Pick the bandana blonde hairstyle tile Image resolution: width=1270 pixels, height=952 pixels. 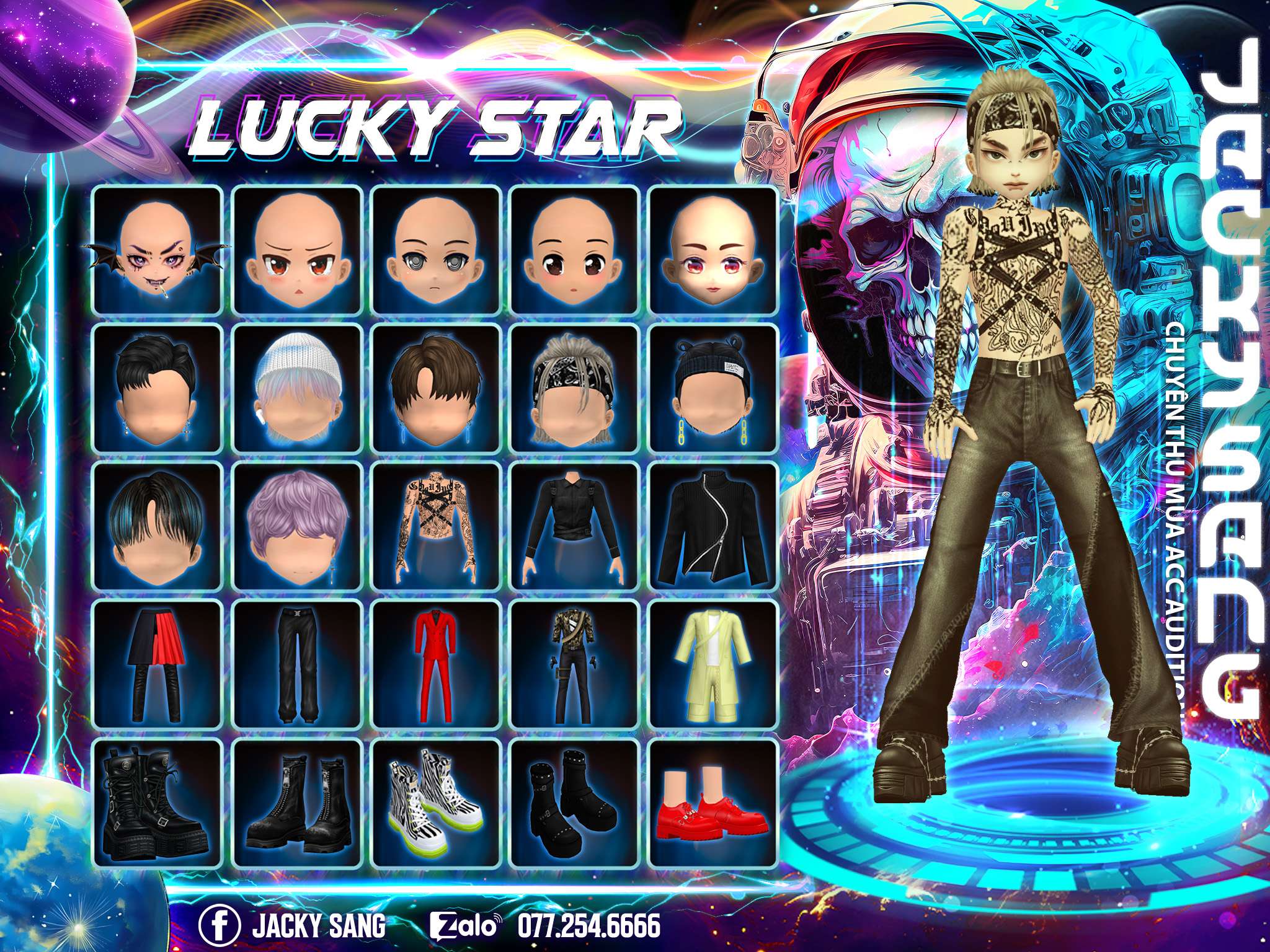pos(574,389)
